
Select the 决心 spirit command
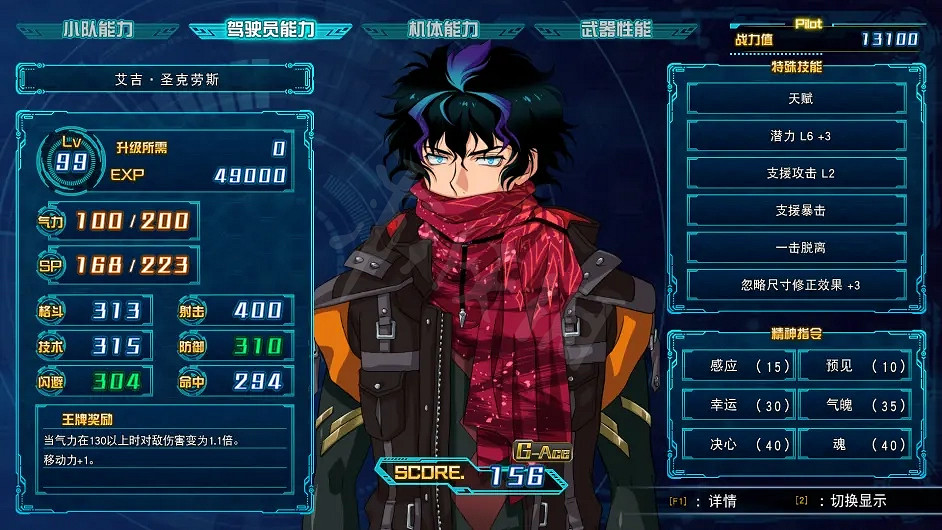point(738,443)
